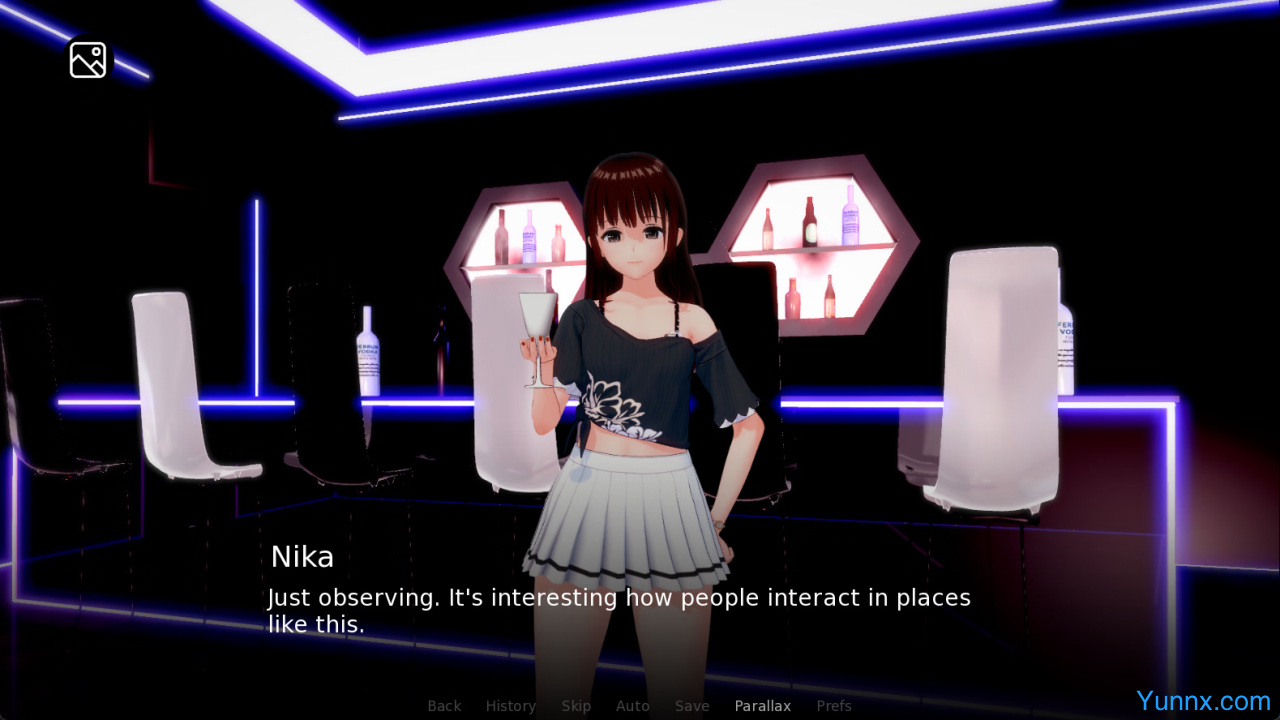Open the dialogue History log
This screenshot has height=720, width=1280.
coord(510,706)
